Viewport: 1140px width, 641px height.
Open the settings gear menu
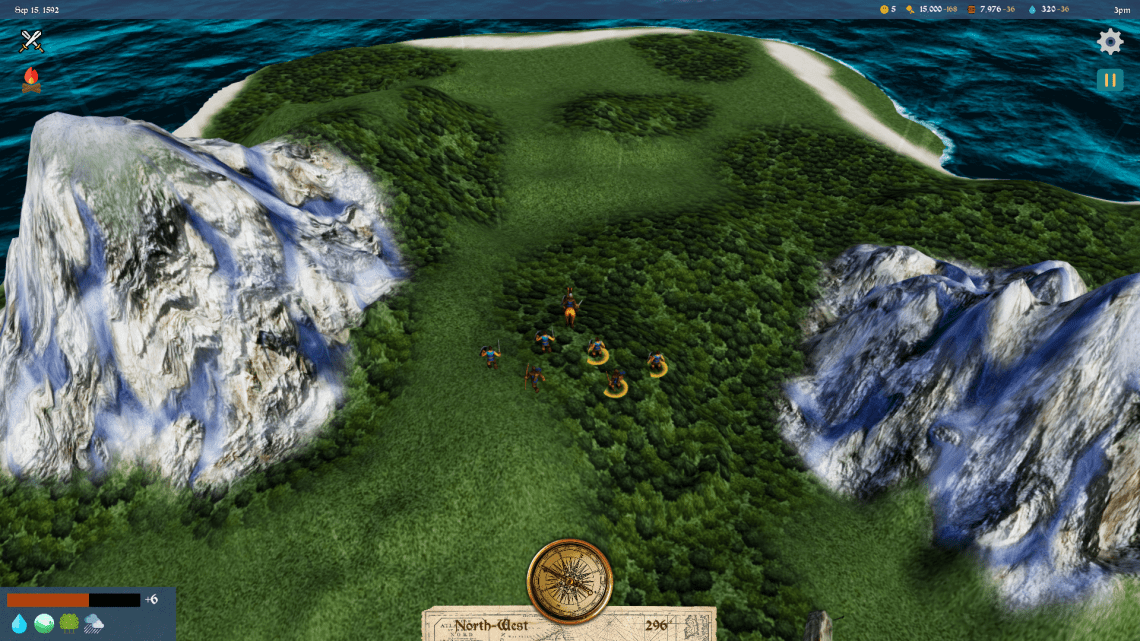(x=1110, y=41)
